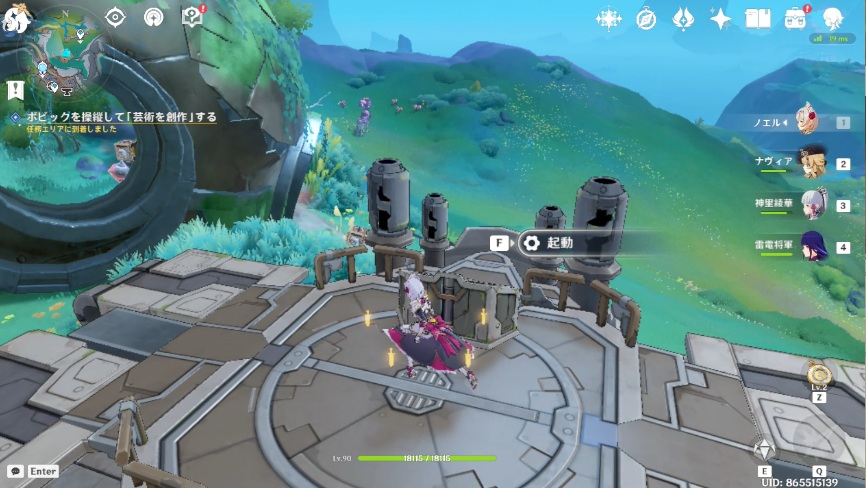Activate the 起動 interaction prompt
Image resolution: width=866 pixels, height=488 pixels.
548,243
